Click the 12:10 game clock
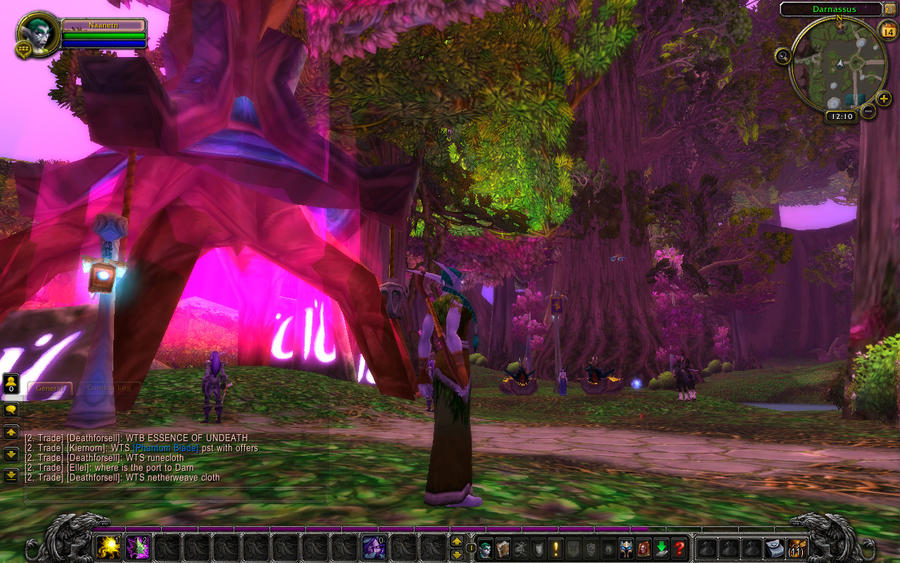The image size is (900, 563). 841,116
